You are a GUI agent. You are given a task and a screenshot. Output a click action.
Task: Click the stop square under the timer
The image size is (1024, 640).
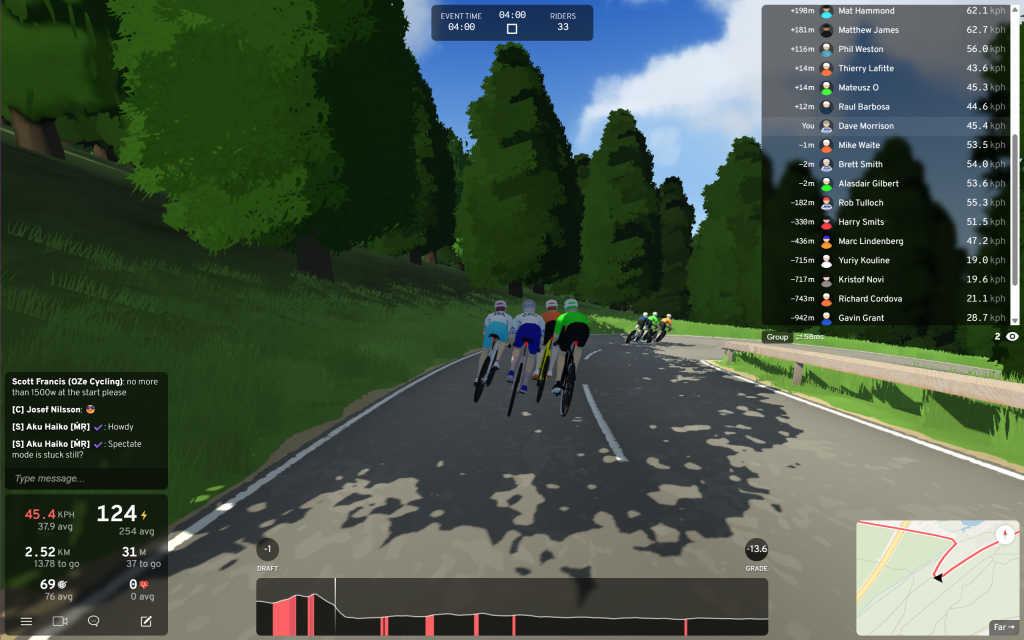pos(512,29)
